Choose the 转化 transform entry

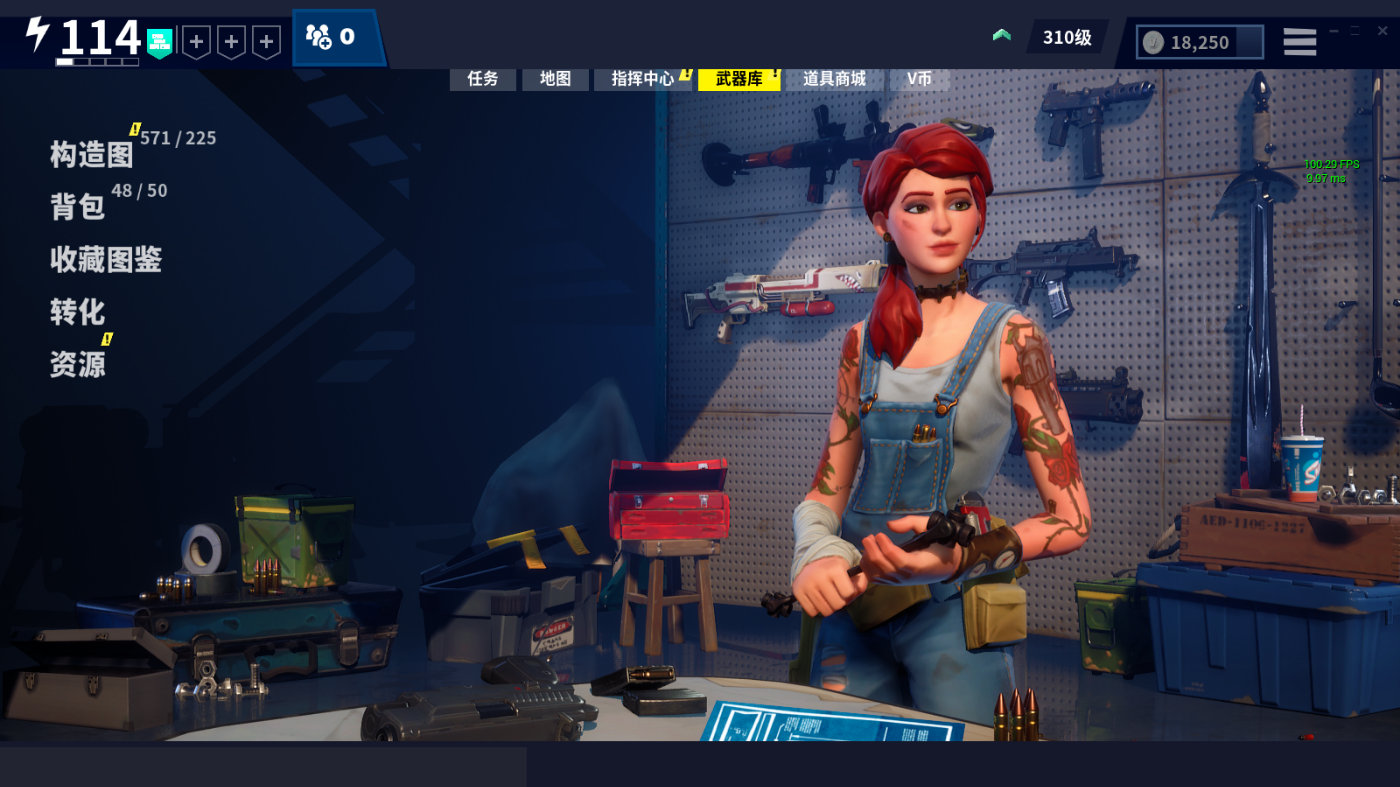point(78,312)
